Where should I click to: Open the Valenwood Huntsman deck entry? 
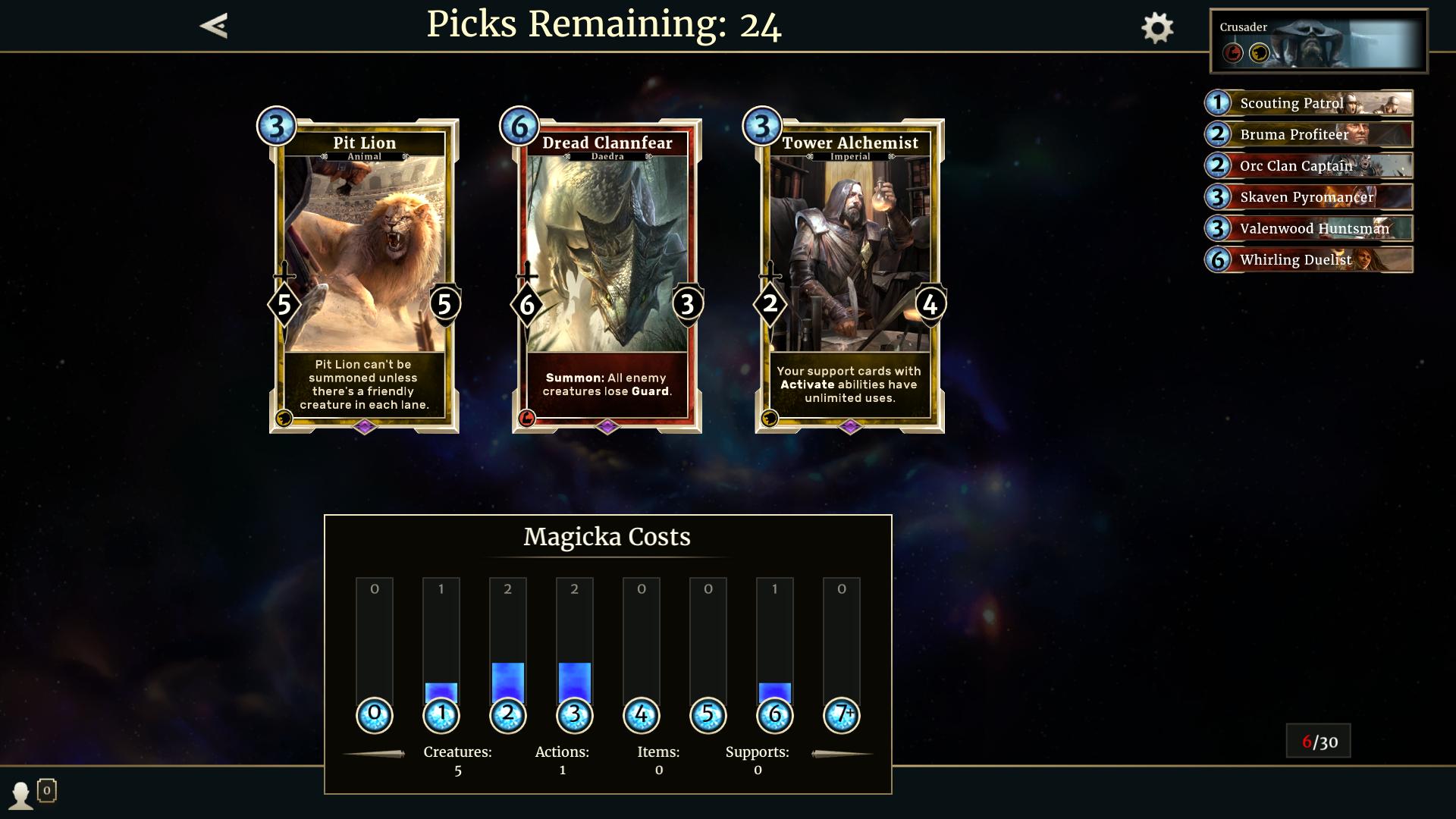tap(1309, 228)
